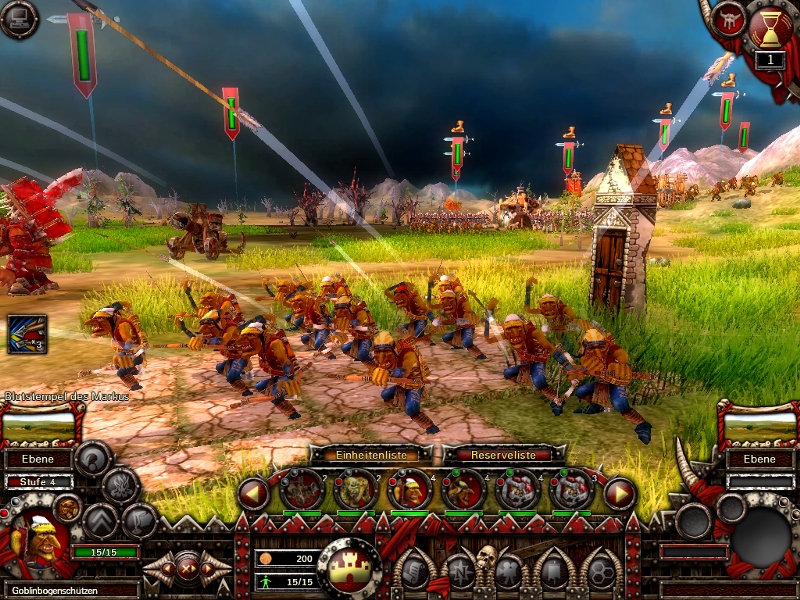This screenshot has width=800, height=600.
Task: Use the campfire action button
Action: [x=121, y=486]
